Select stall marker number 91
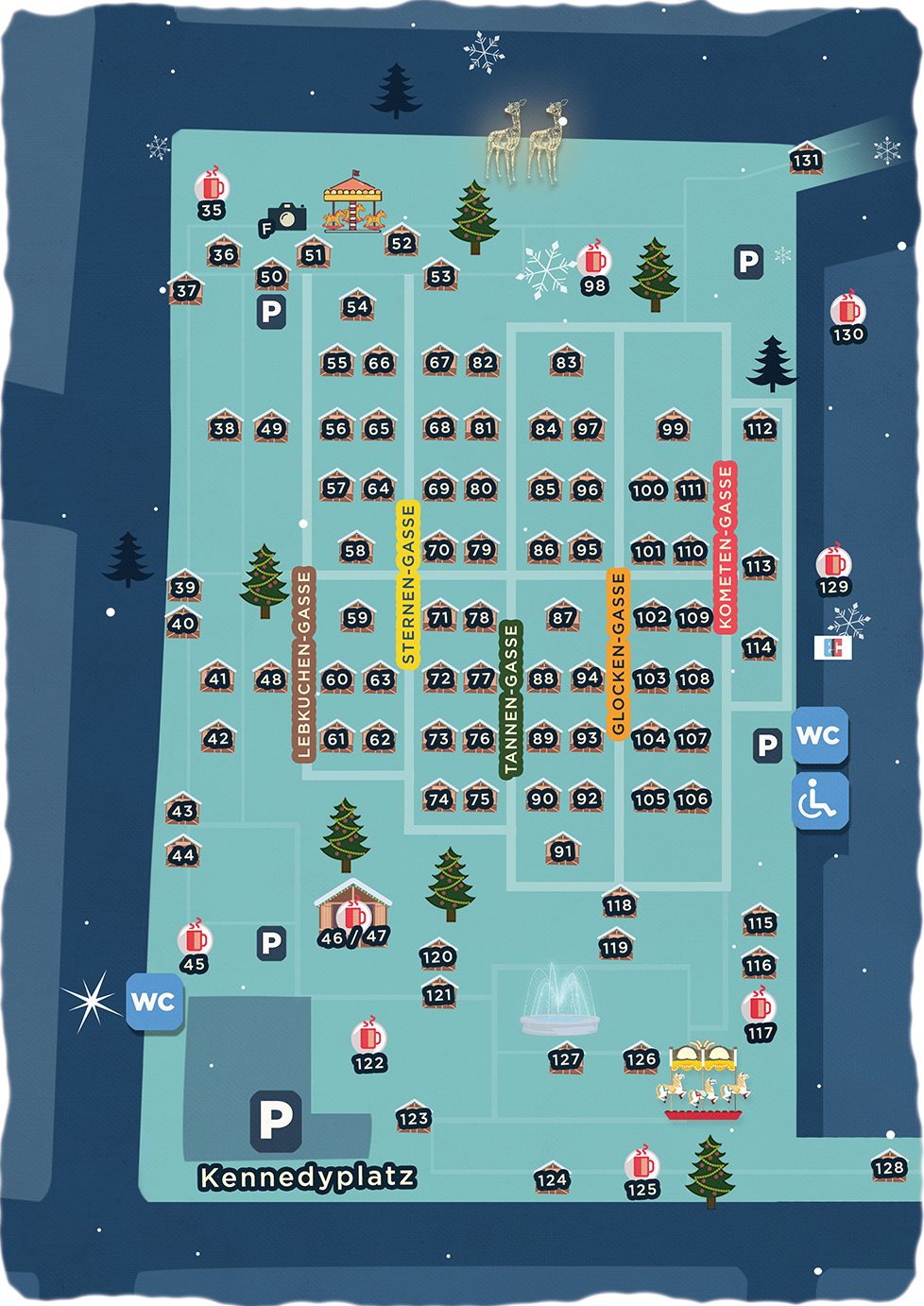Viewport: 924px width, 1306px height. pyautogui.click(x=562, y=849)
